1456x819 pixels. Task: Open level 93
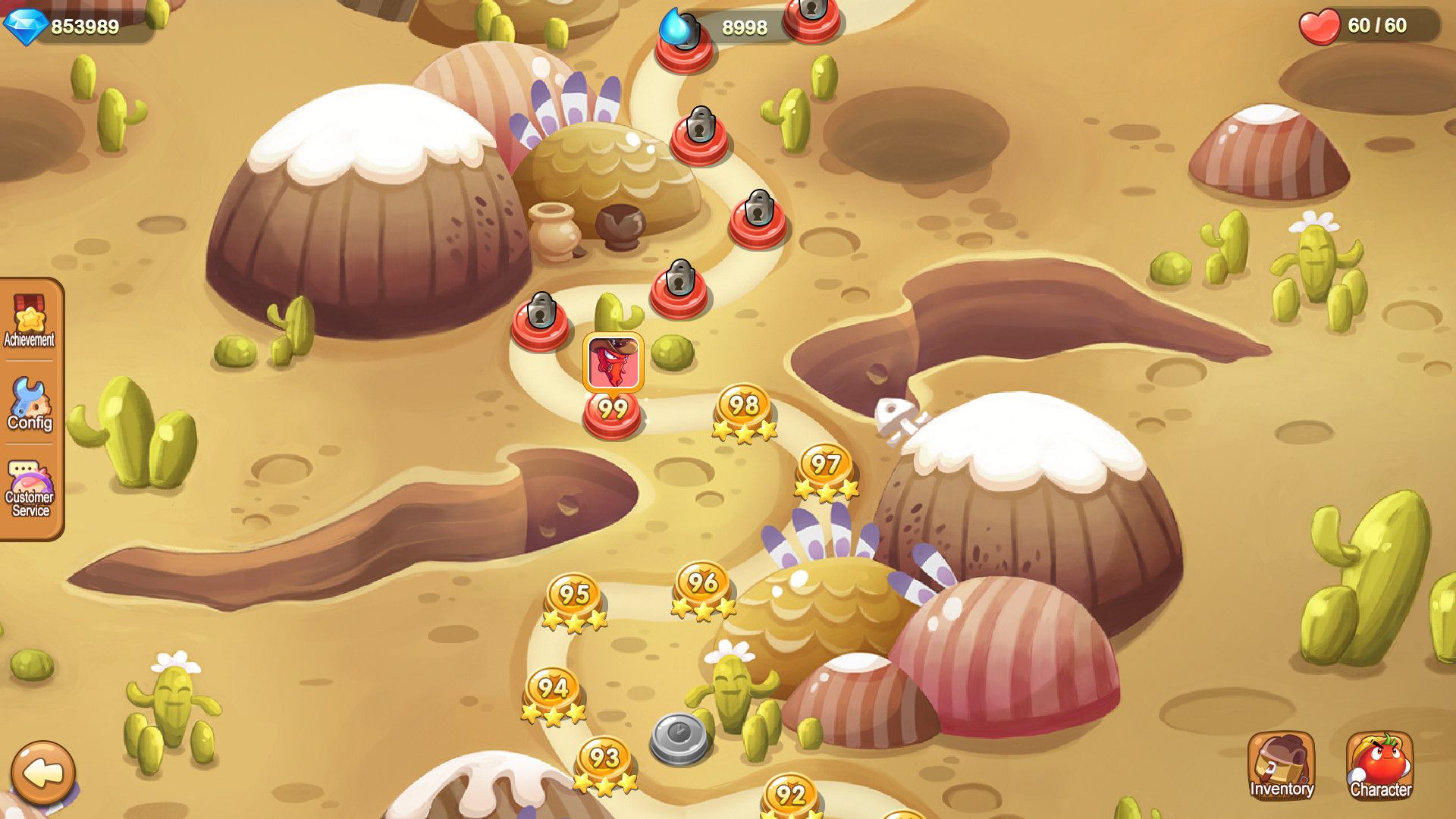click(x=604, y=758)
